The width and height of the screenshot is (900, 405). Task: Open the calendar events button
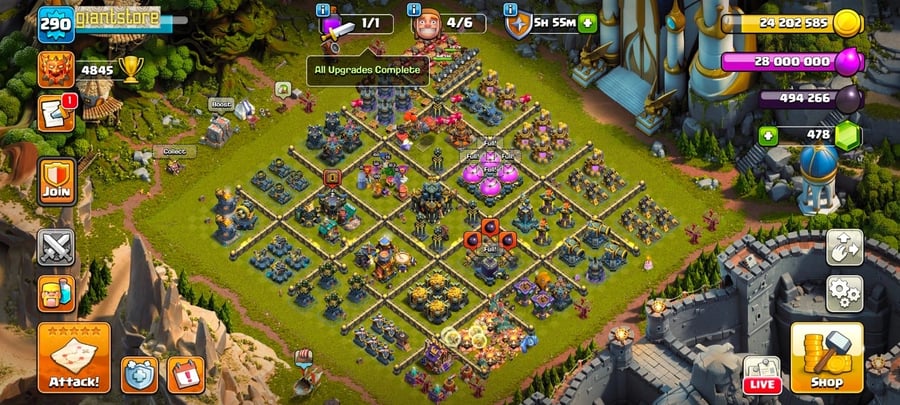(185, 373)
